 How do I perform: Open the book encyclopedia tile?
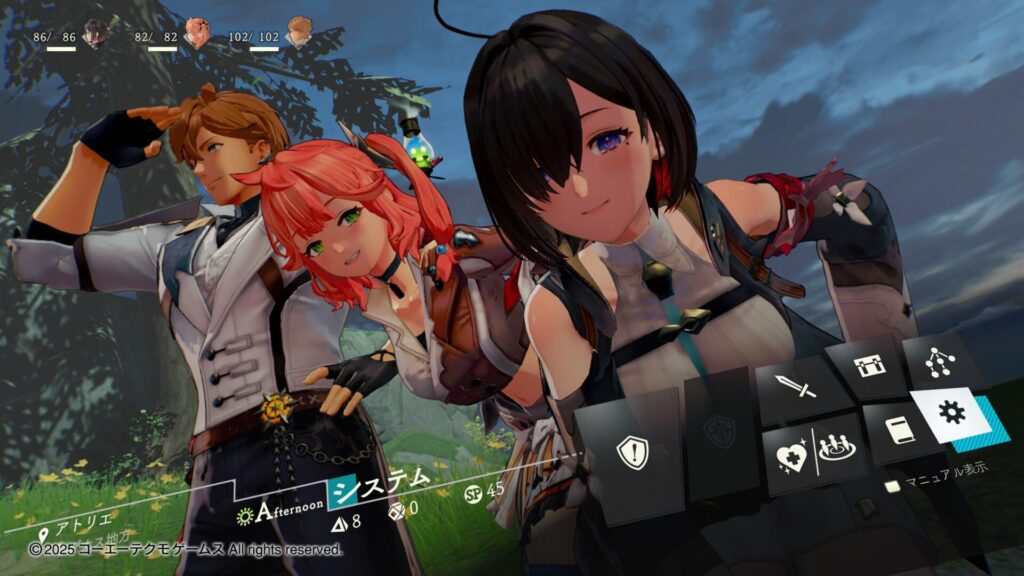point(897,432)
